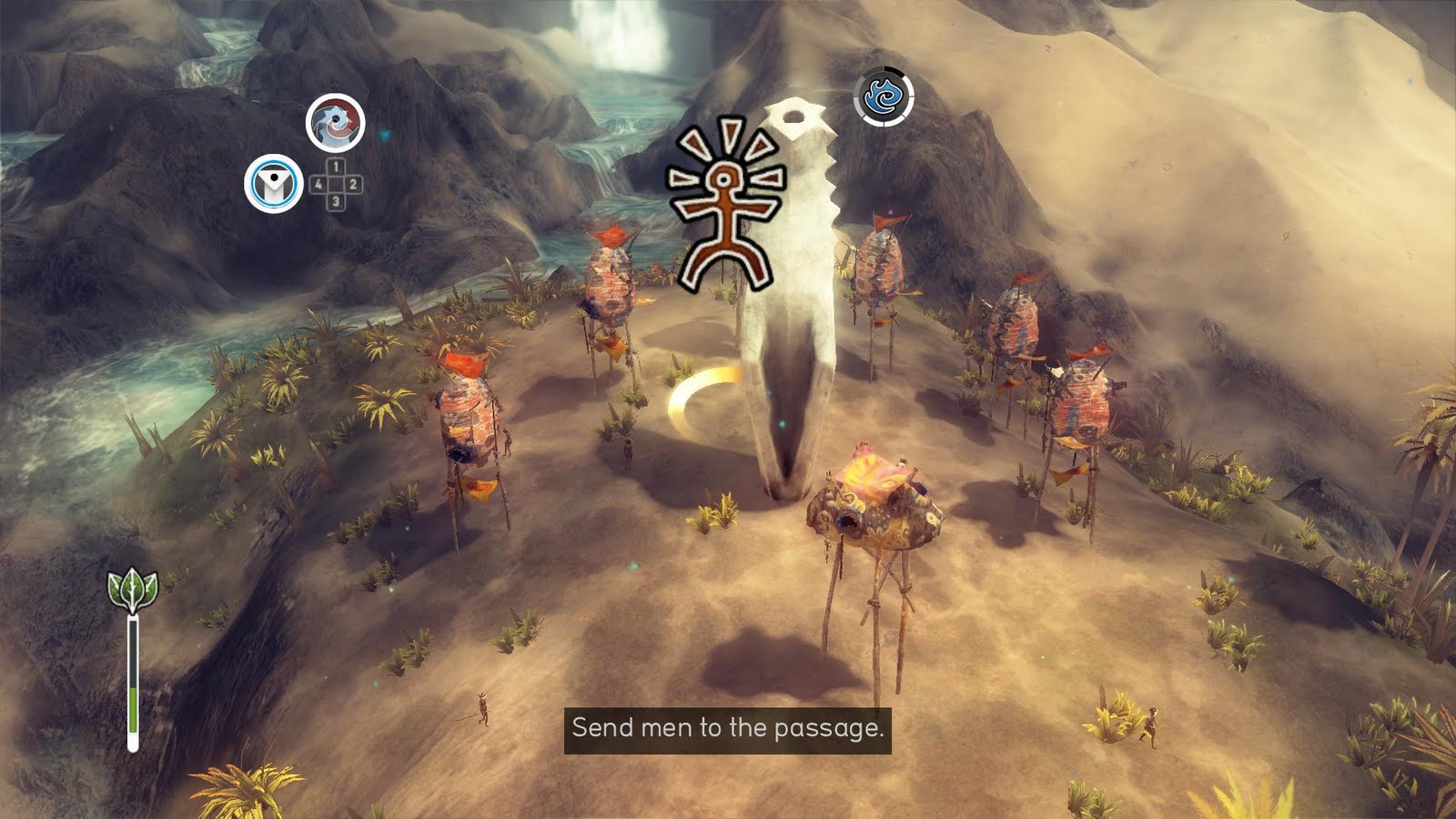
Task: Select the red and blue swirl power icon
Action: [x=336, y=123]
